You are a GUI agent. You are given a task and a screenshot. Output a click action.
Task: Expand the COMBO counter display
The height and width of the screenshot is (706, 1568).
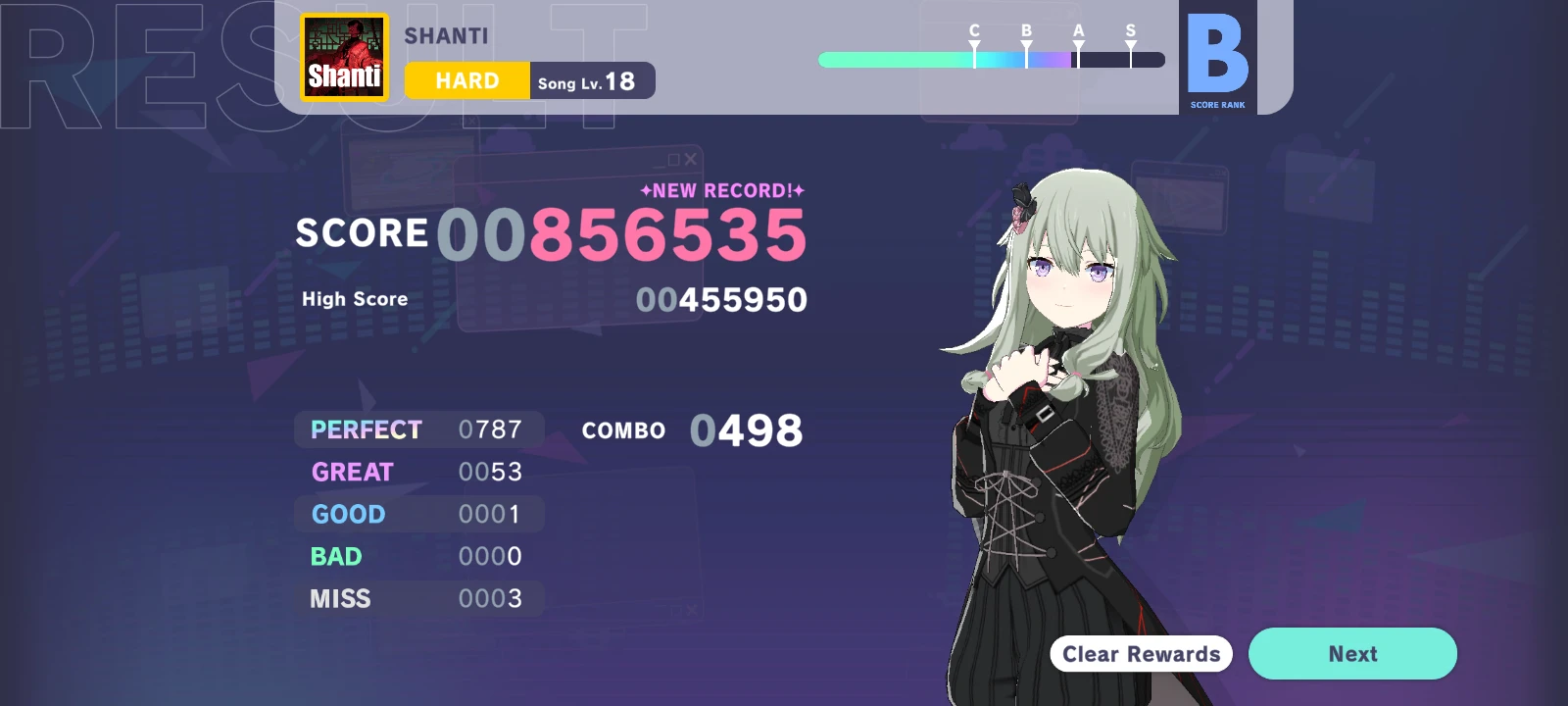691,429
